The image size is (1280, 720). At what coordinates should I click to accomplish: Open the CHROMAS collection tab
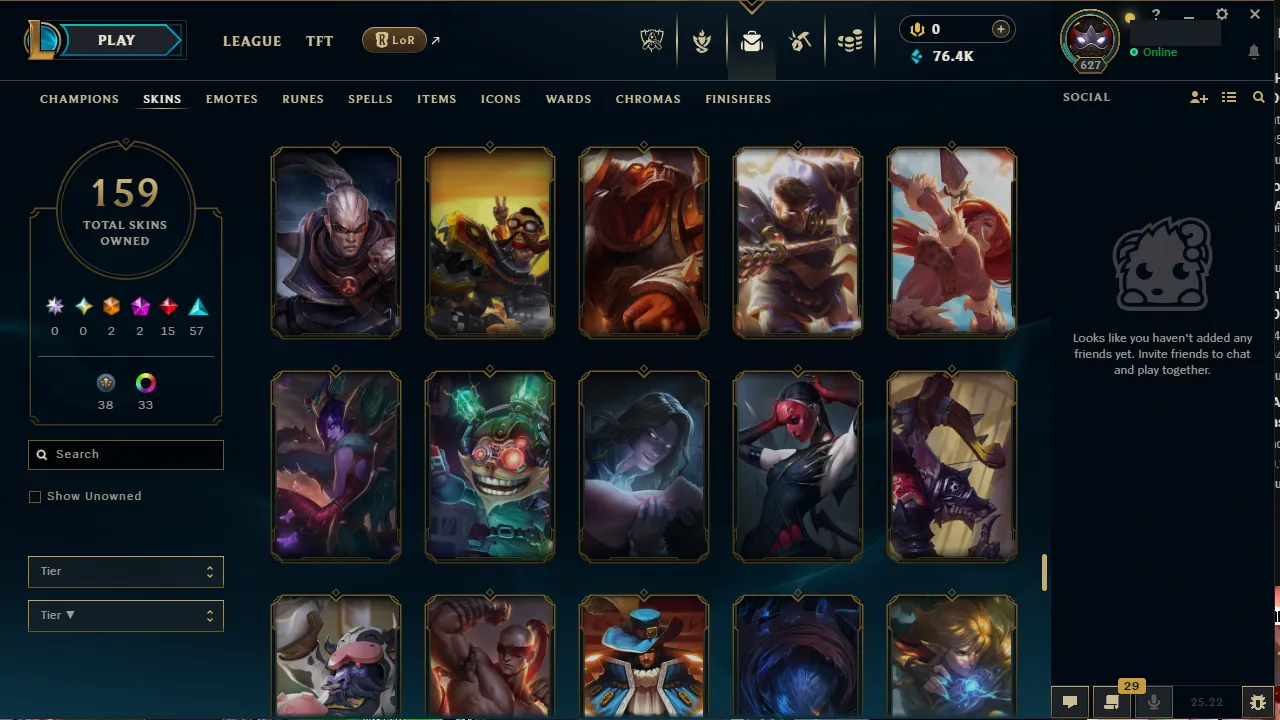(x=648, y=99)
